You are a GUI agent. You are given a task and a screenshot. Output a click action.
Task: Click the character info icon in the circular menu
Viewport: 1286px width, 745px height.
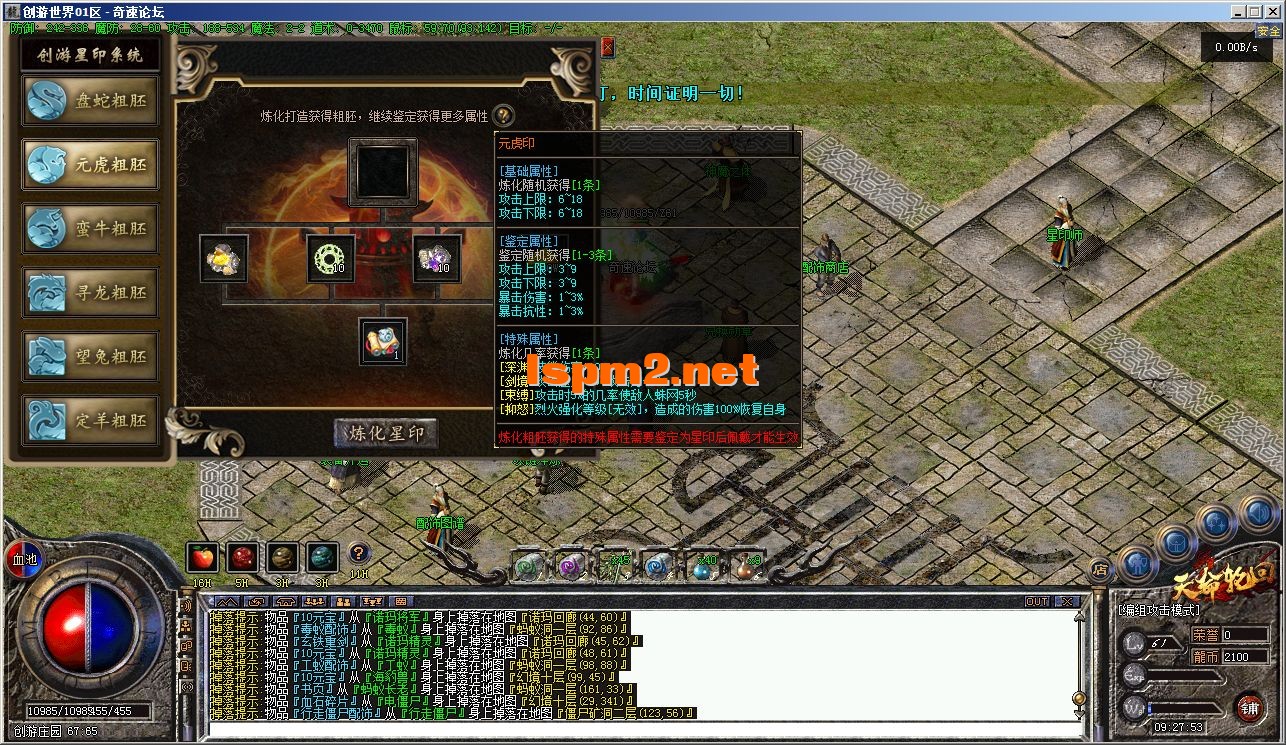point(1137,563)
